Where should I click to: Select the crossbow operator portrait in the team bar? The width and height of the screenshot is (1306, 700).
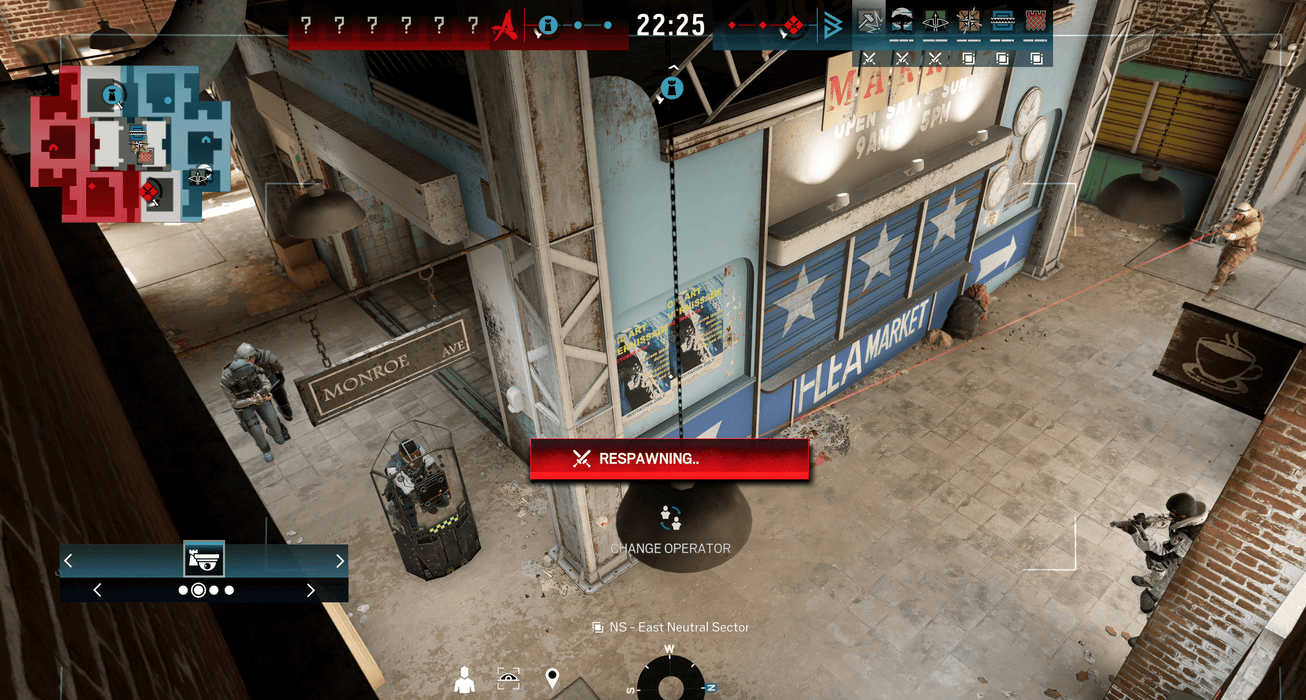coord(935,22)
